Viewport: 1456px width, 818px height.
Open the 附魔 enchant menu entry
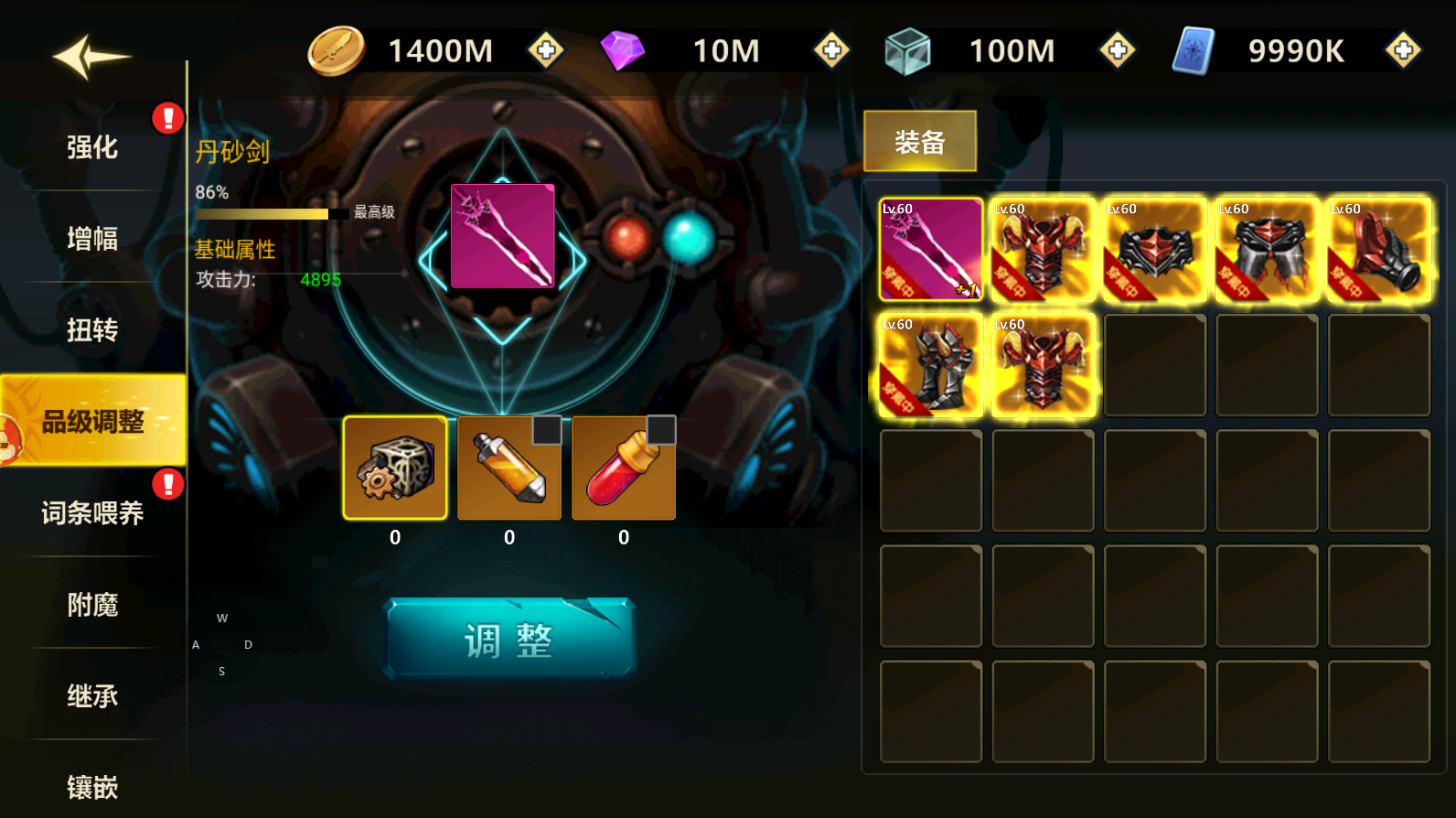pos(91,605)
